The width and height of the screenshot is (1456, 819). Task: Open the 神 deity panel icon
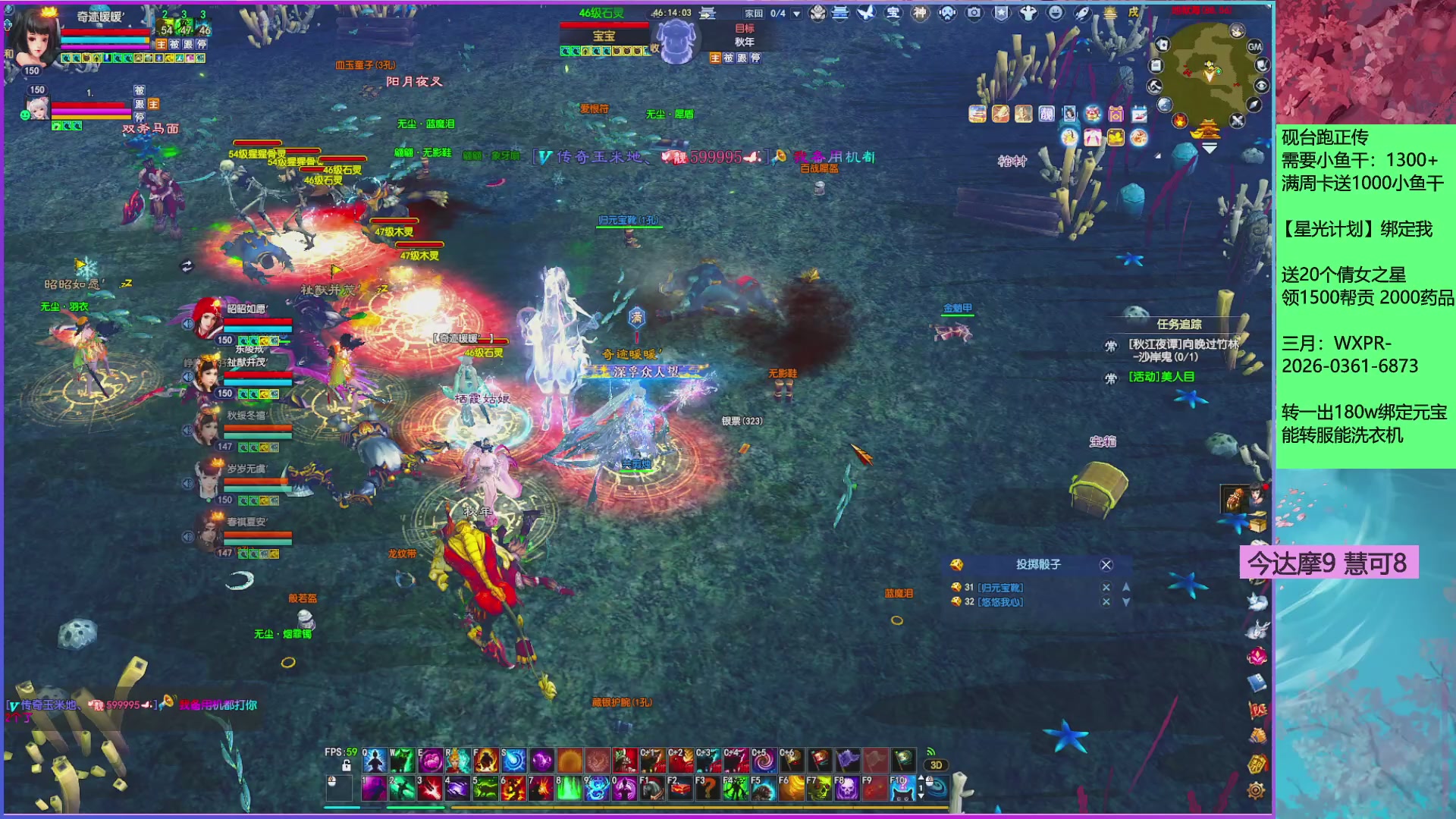(918, 14)
